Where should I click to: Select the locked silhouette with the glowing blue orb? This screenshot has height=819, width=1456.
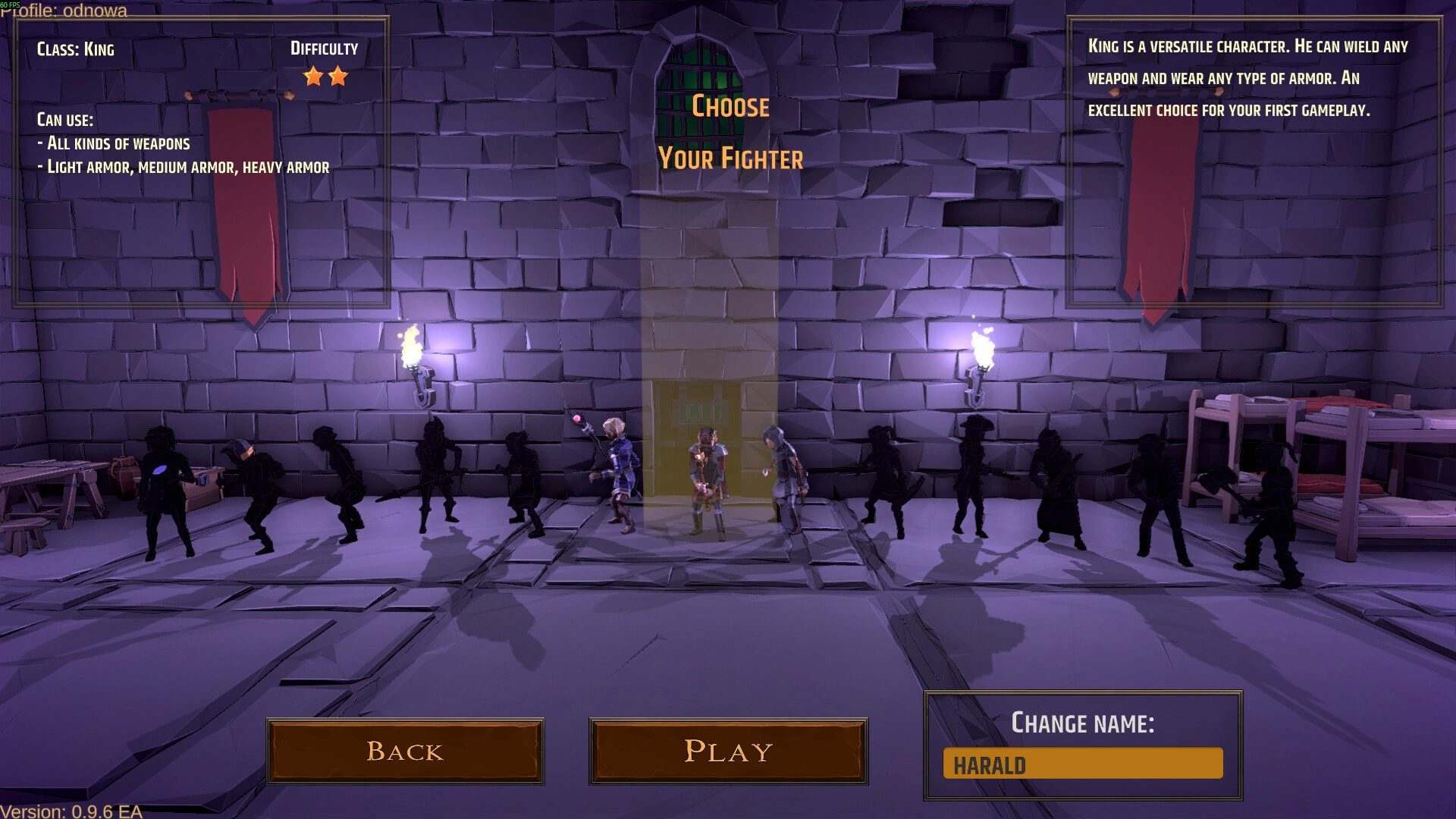click(164, 489)
